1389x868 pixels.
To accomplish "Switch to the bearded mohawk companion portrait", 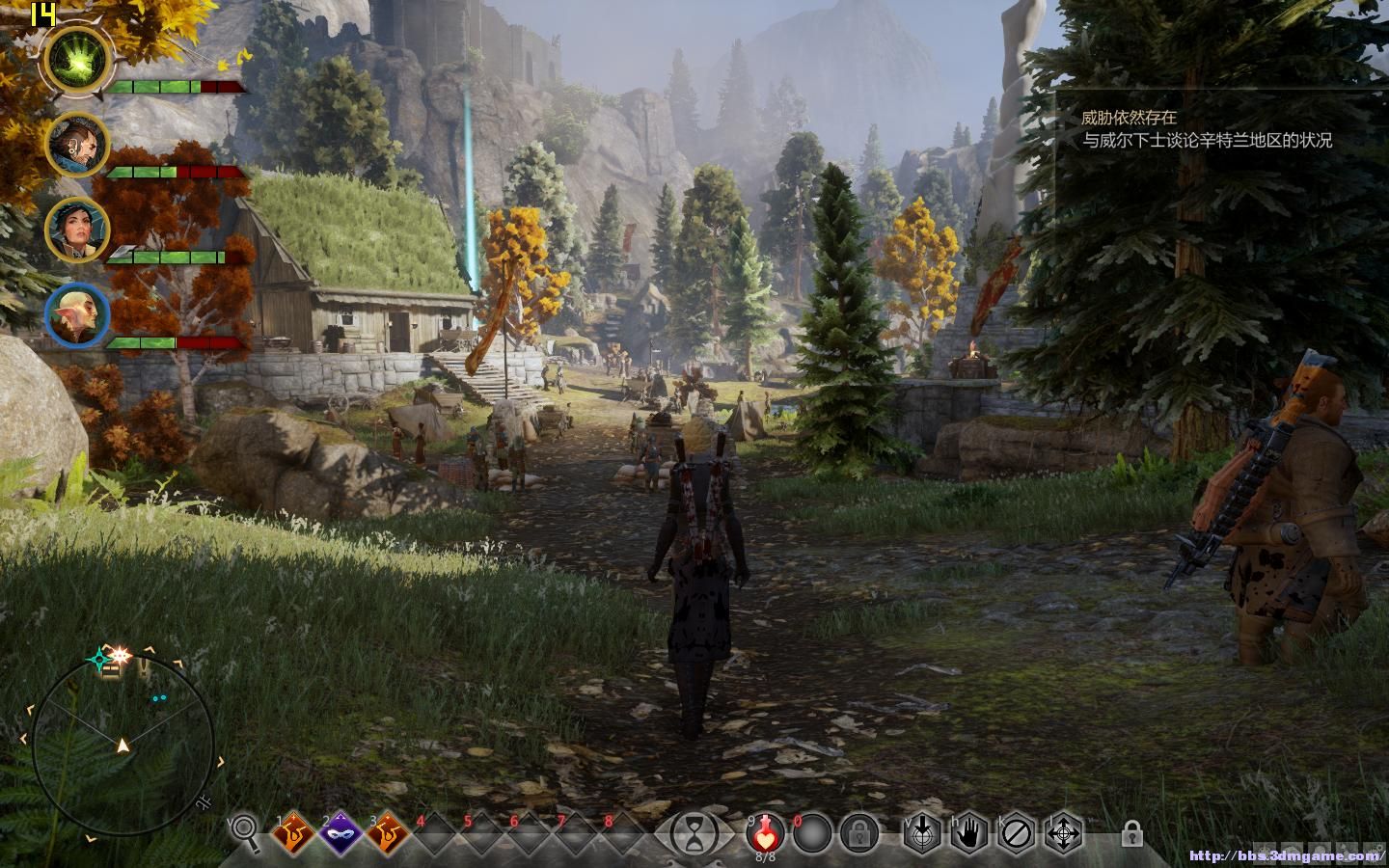I will pyautogui.click(x=77, y=146).
